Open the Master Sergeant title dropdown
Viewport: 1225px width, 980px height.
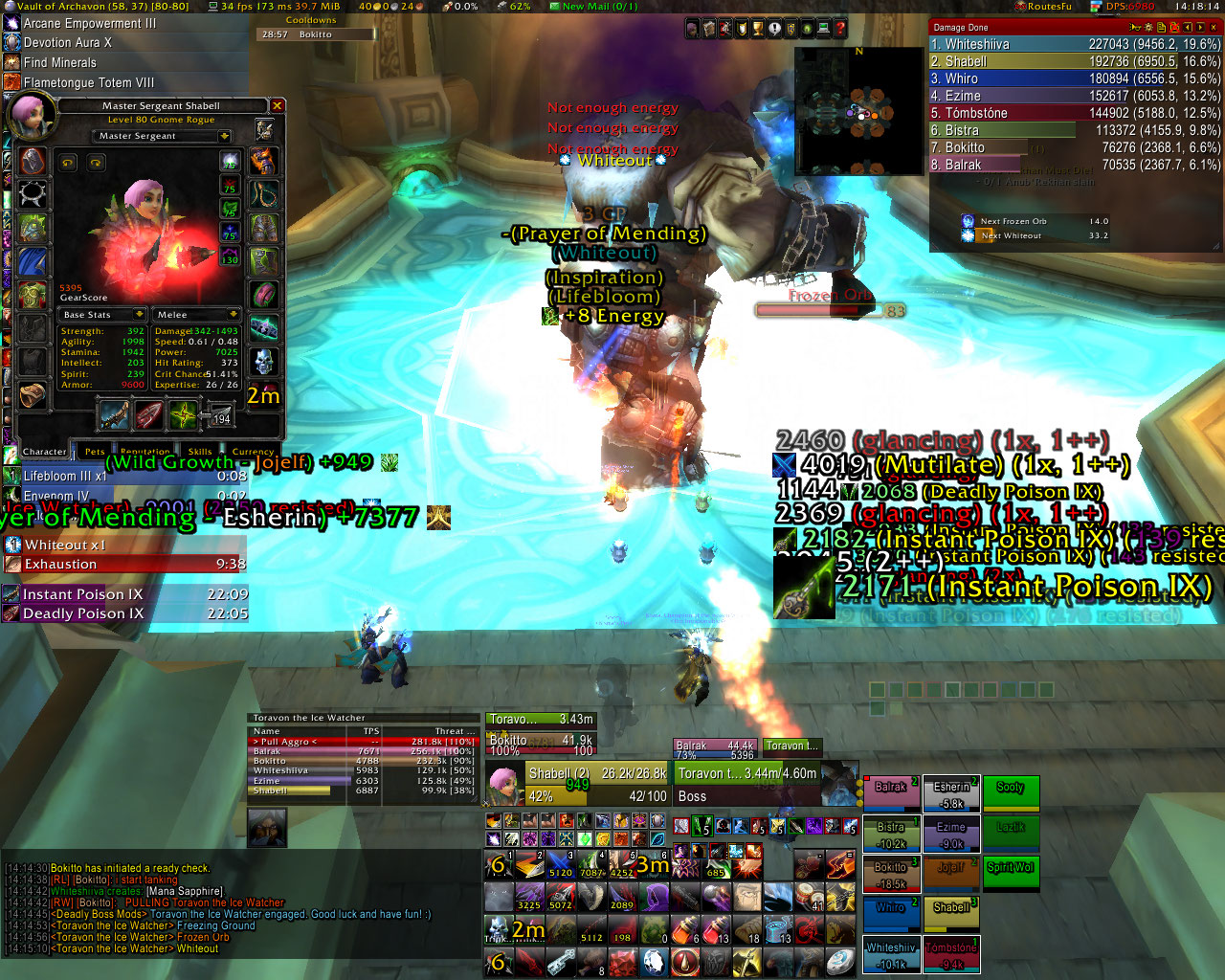point(224,136)
